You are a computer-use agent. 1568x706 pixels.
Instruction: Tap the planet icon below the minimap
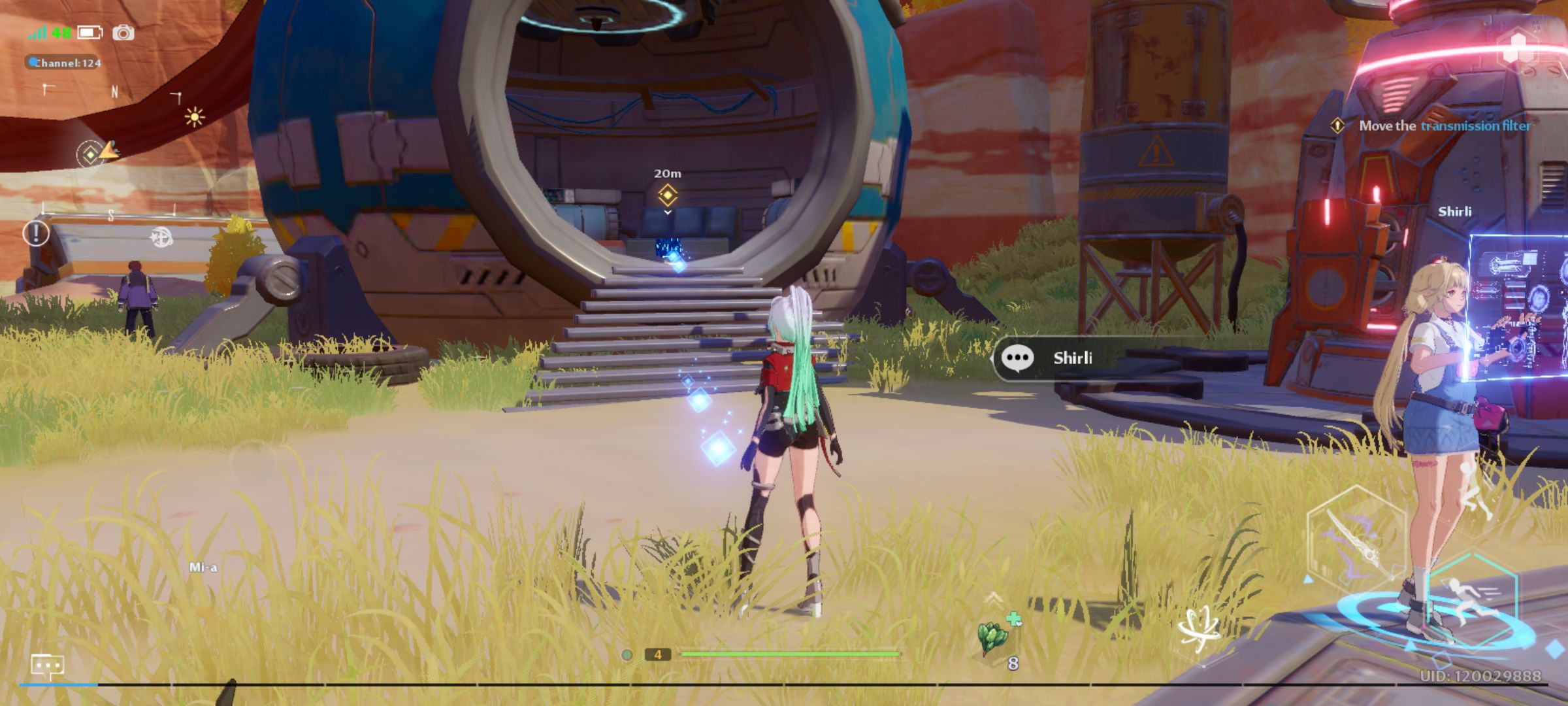(x=161, y=237)
